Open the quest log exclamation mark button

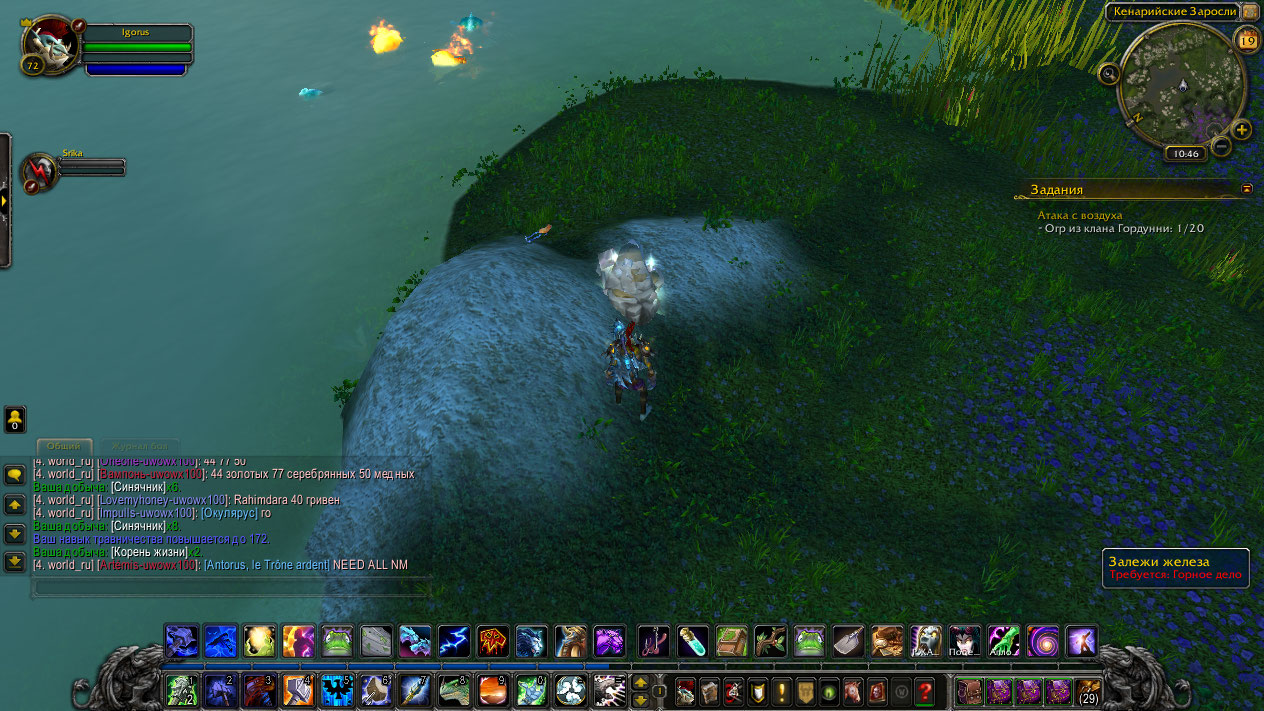click(x=780, y=690)
